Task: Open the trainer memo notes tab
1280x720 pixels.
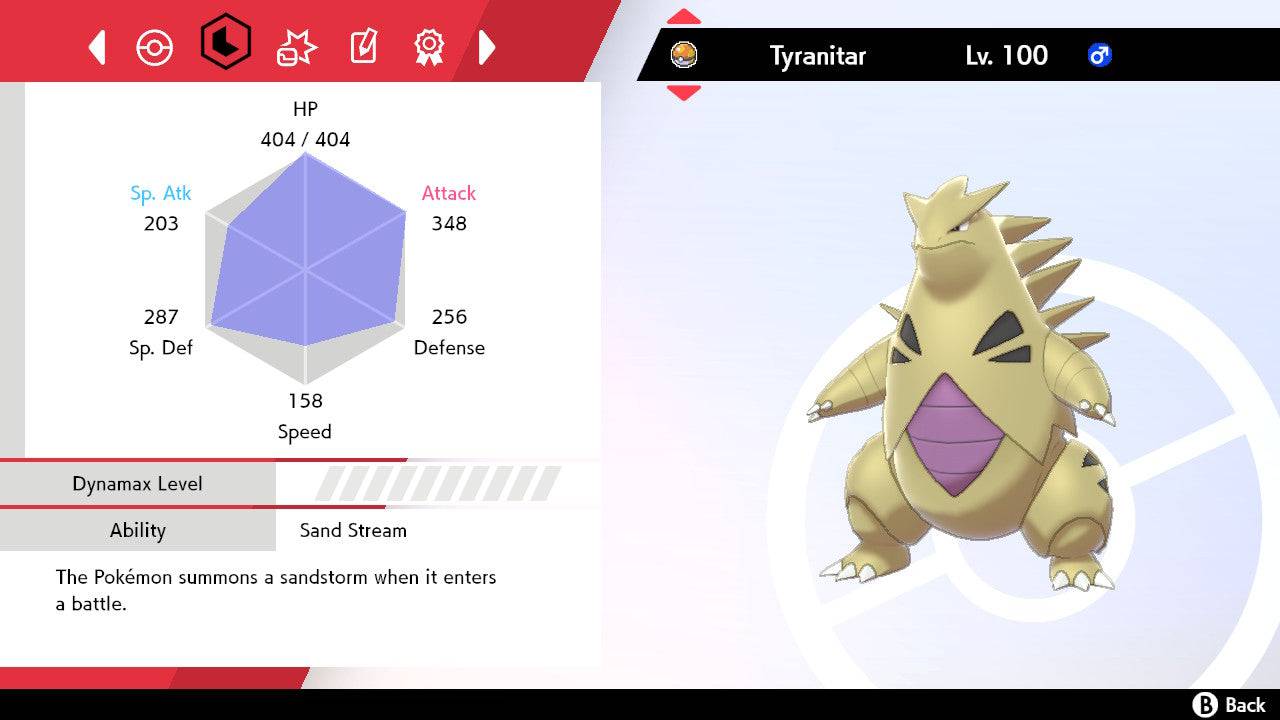Action: (362, 47)
